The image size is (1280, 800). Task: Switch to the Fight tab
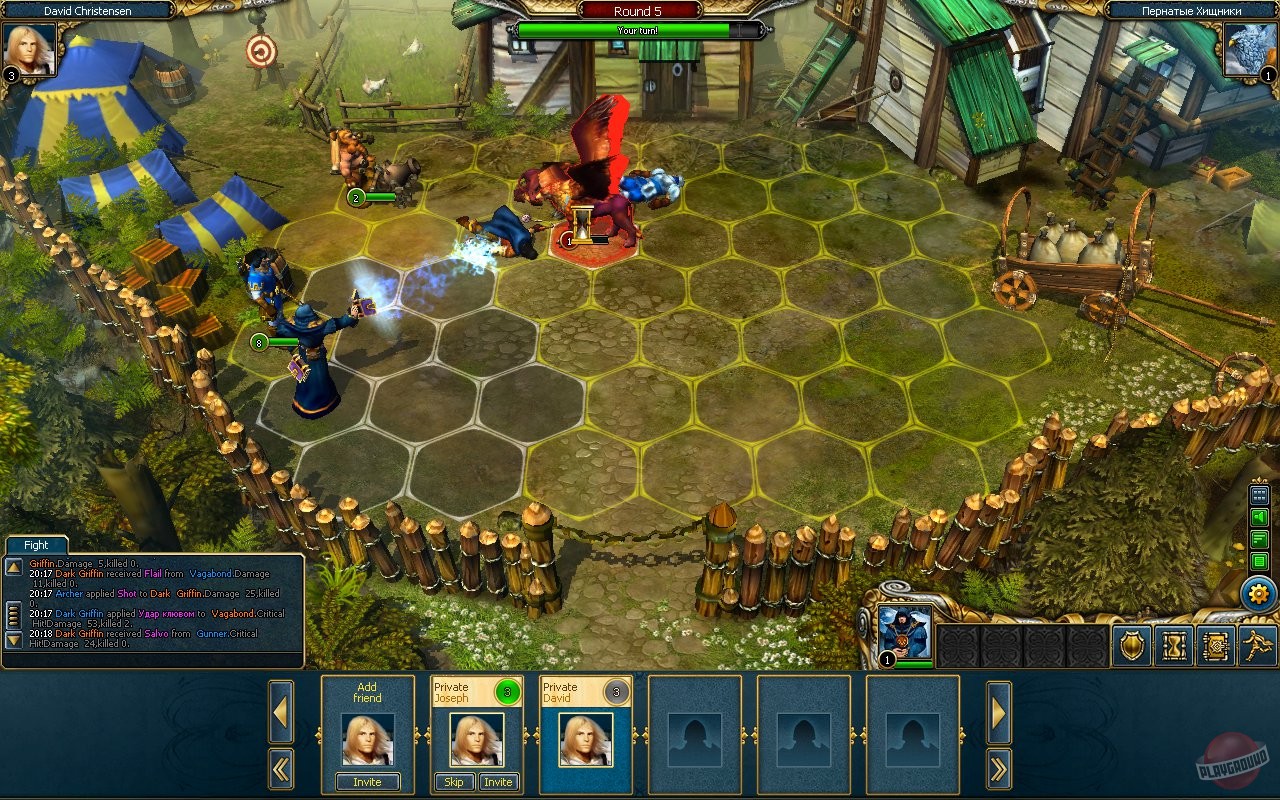click(x=35, y=544)
